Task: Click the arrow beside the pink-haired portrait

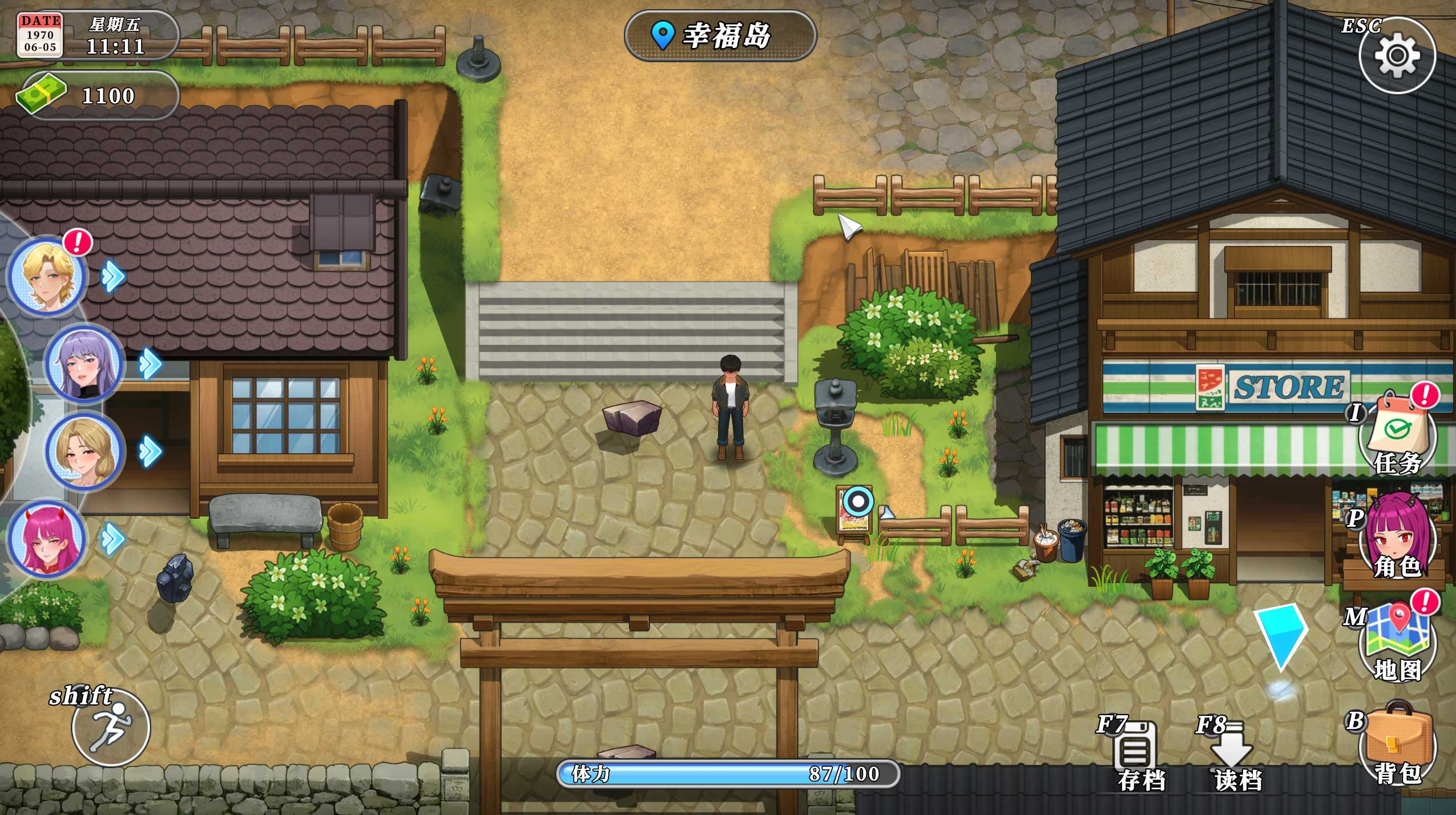Action: click(x=112, y=539)
